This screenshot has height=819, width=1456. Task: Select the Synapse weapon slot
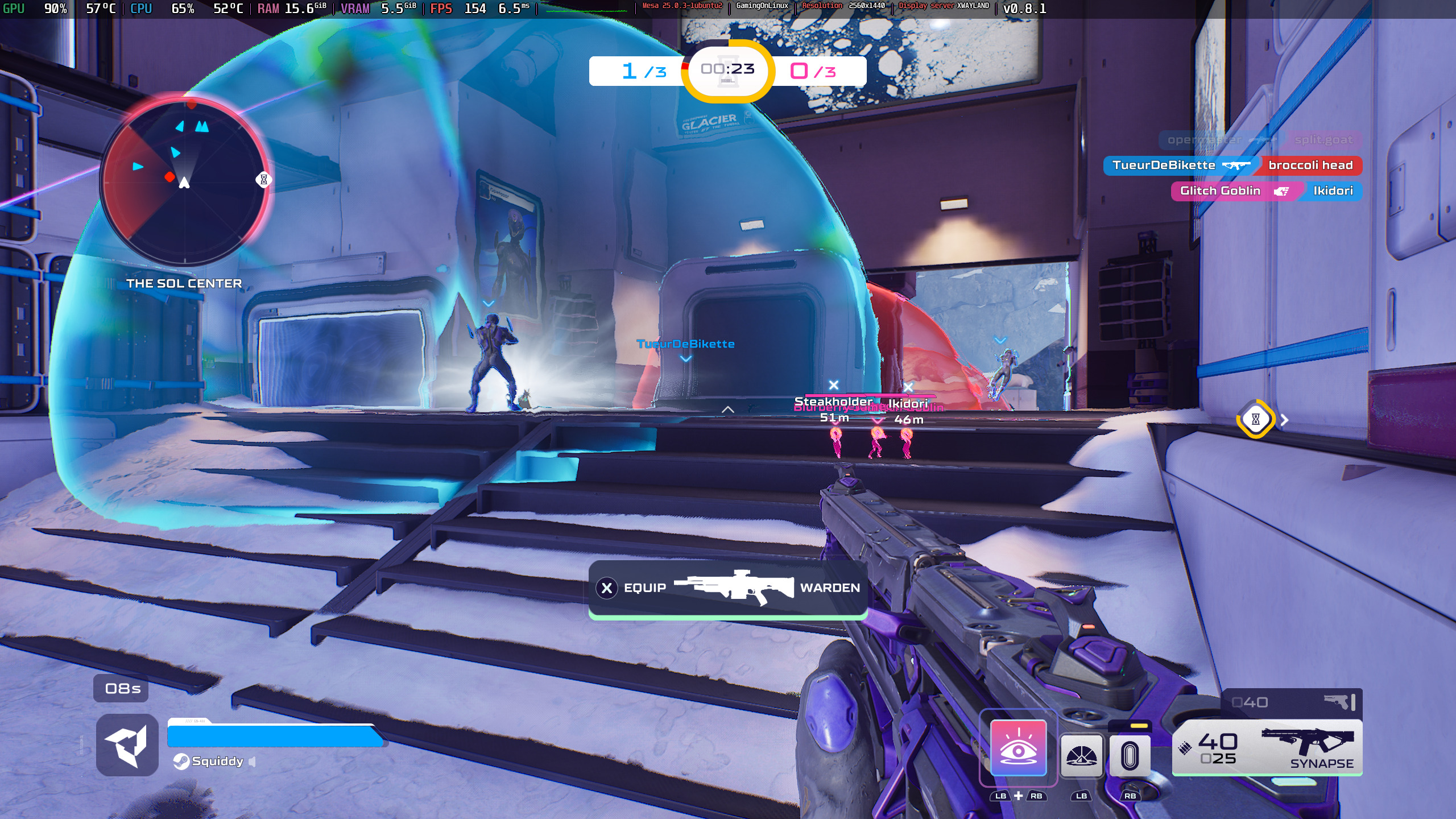coord(1267,747)
